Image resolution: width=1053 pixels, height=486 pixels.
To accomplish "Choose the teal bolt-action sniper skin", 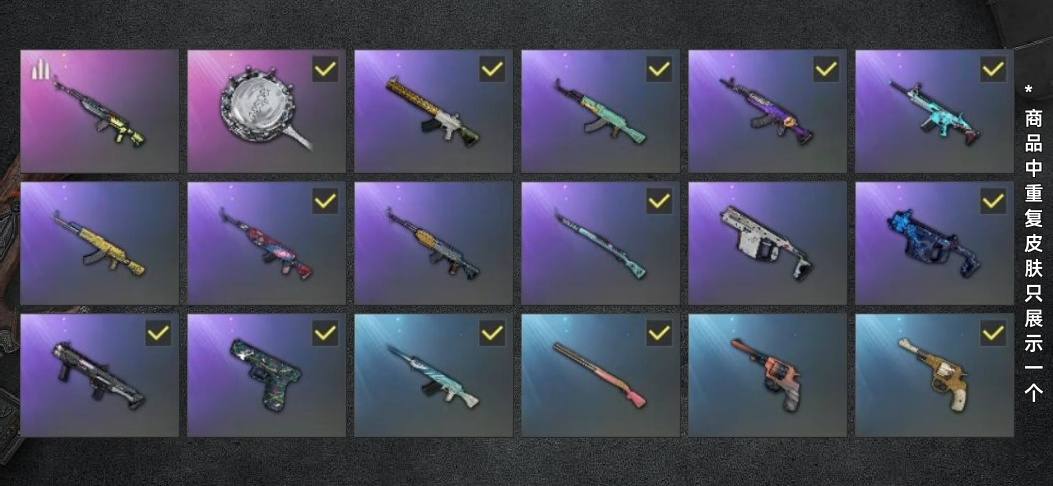I will coord(600,243).
